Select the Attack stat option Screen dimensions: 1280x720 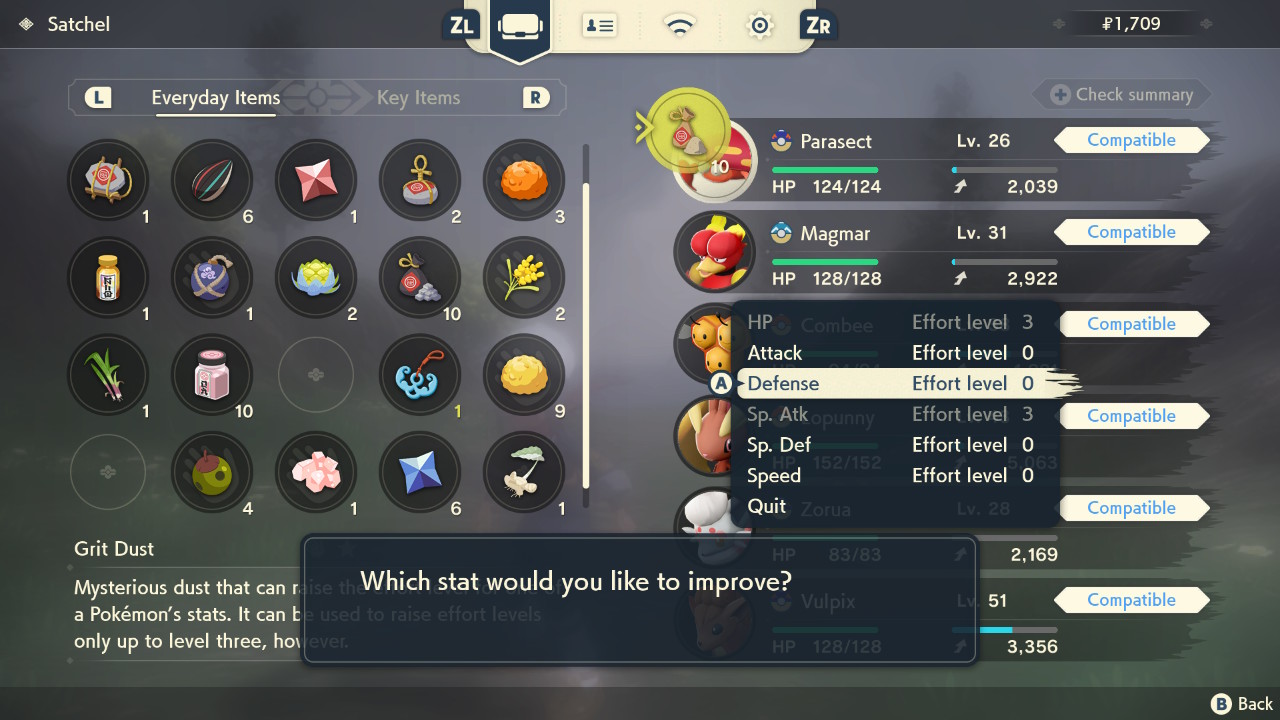pyautogui.click(x=890, y=353)
